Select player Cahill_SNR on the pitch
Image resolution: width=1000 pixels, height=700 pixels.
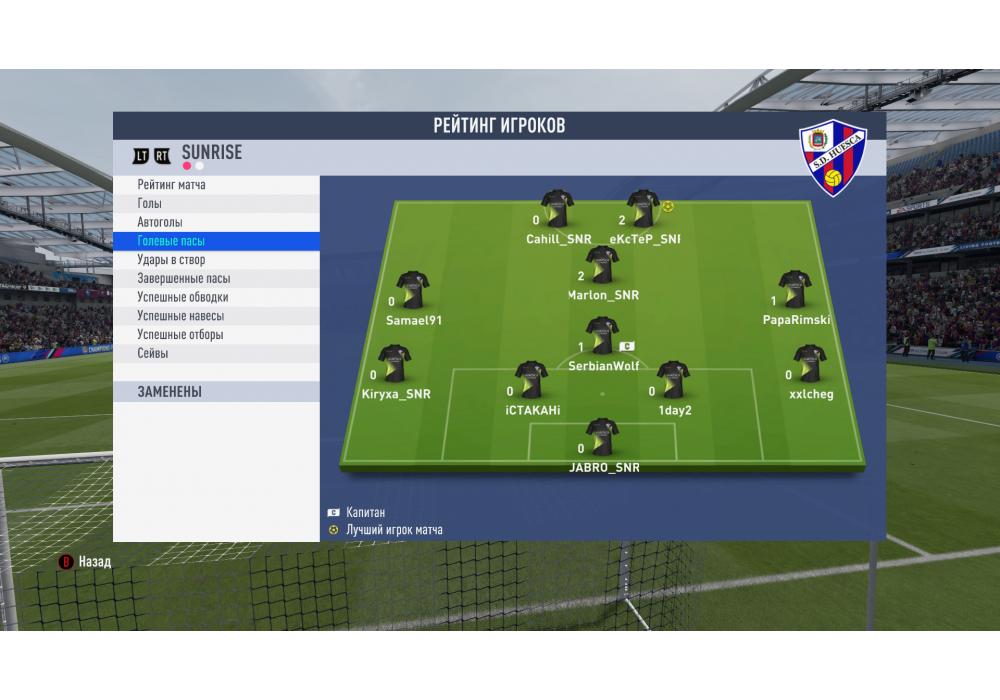click(x=557, y=210)
